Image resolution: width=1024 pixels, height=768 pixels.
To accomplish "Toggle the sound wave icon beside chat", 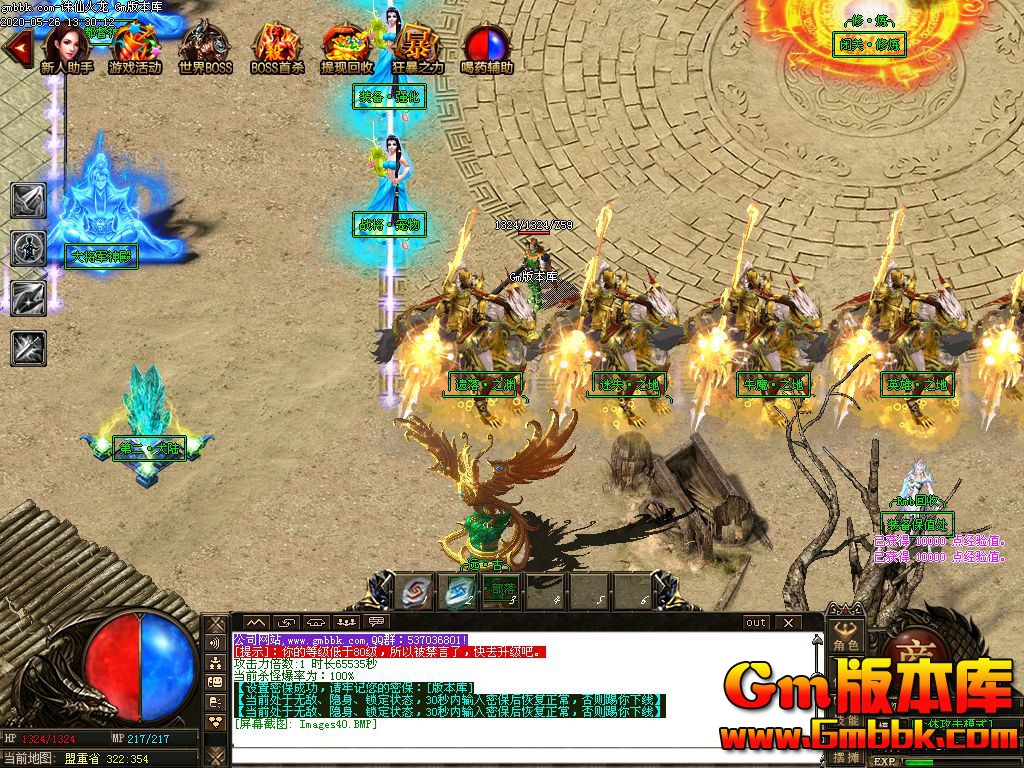I will pos(214,642).
